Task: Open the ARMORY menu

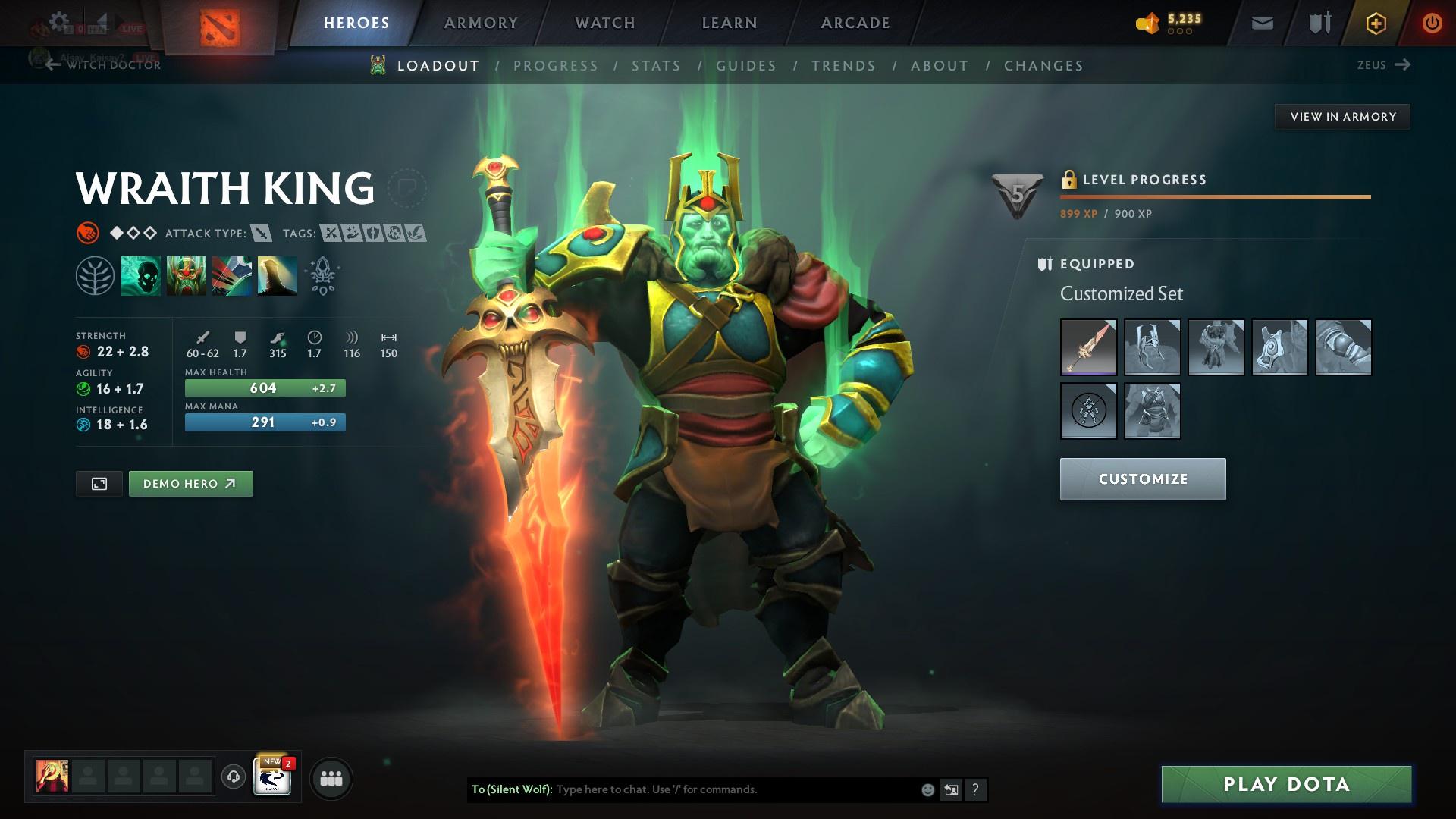Action: click(x=481, y=23)
